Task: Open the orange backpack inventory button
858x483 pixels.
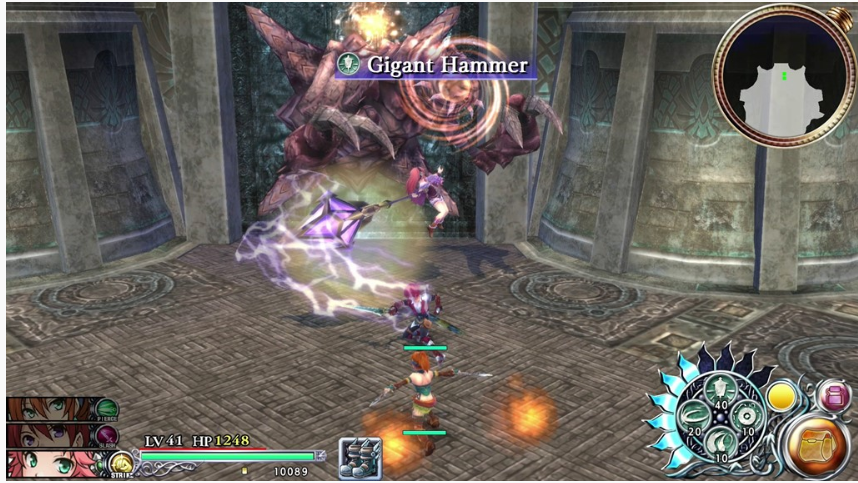Action: click(818, 444)
